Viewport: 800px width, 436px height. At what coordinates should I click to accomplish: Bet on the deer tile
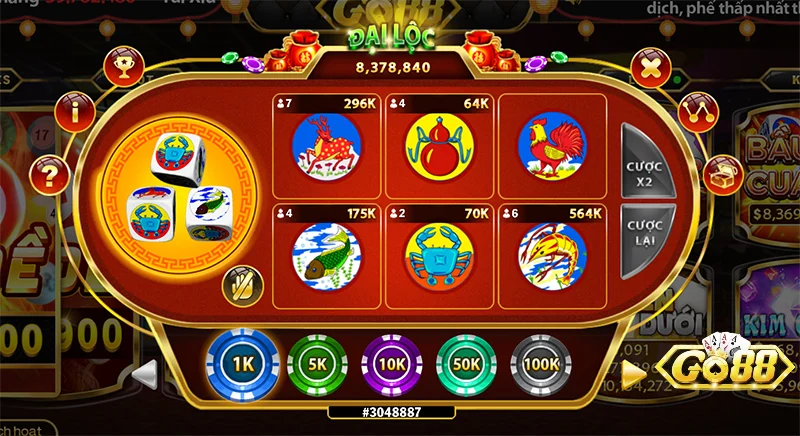326,146
